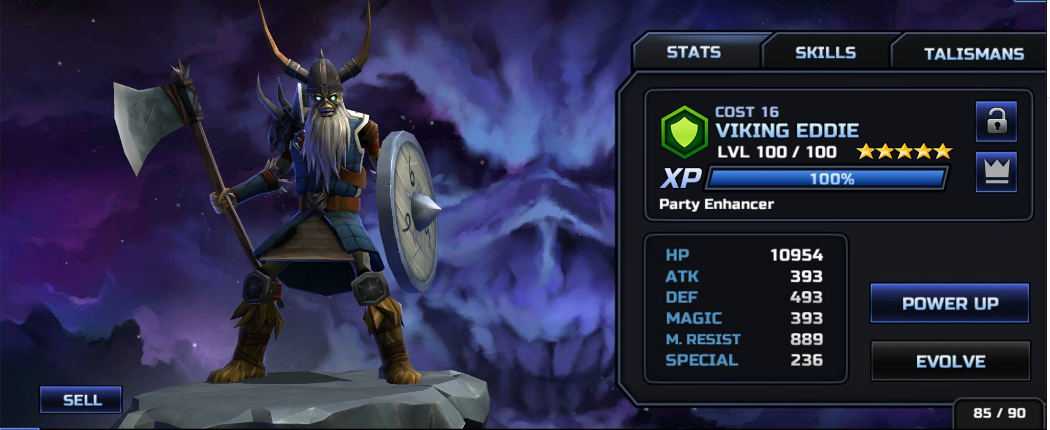Power up Viking Eddie
The height and width of the screenshot is (430, 1050).
pyautogui.click(x=949, y=303)
